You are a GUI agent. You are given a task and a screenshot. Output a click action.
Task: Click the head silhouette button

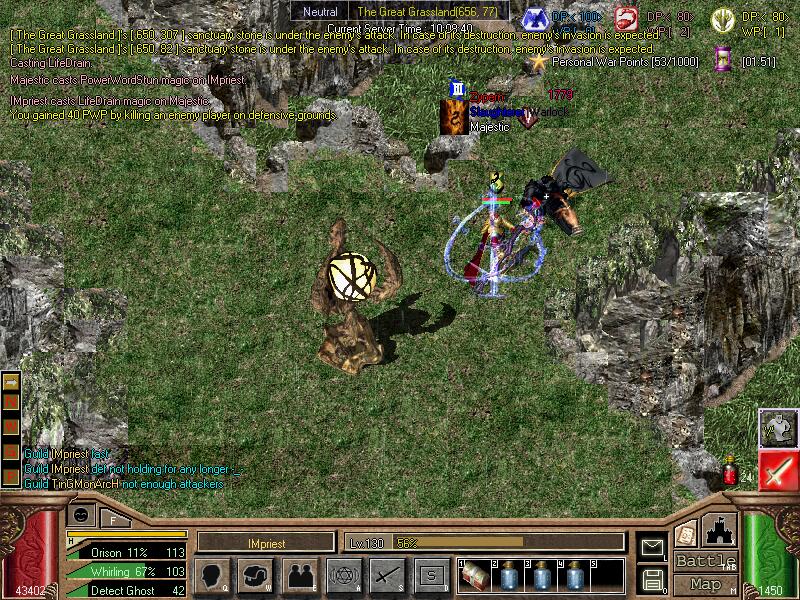point(214,576)
